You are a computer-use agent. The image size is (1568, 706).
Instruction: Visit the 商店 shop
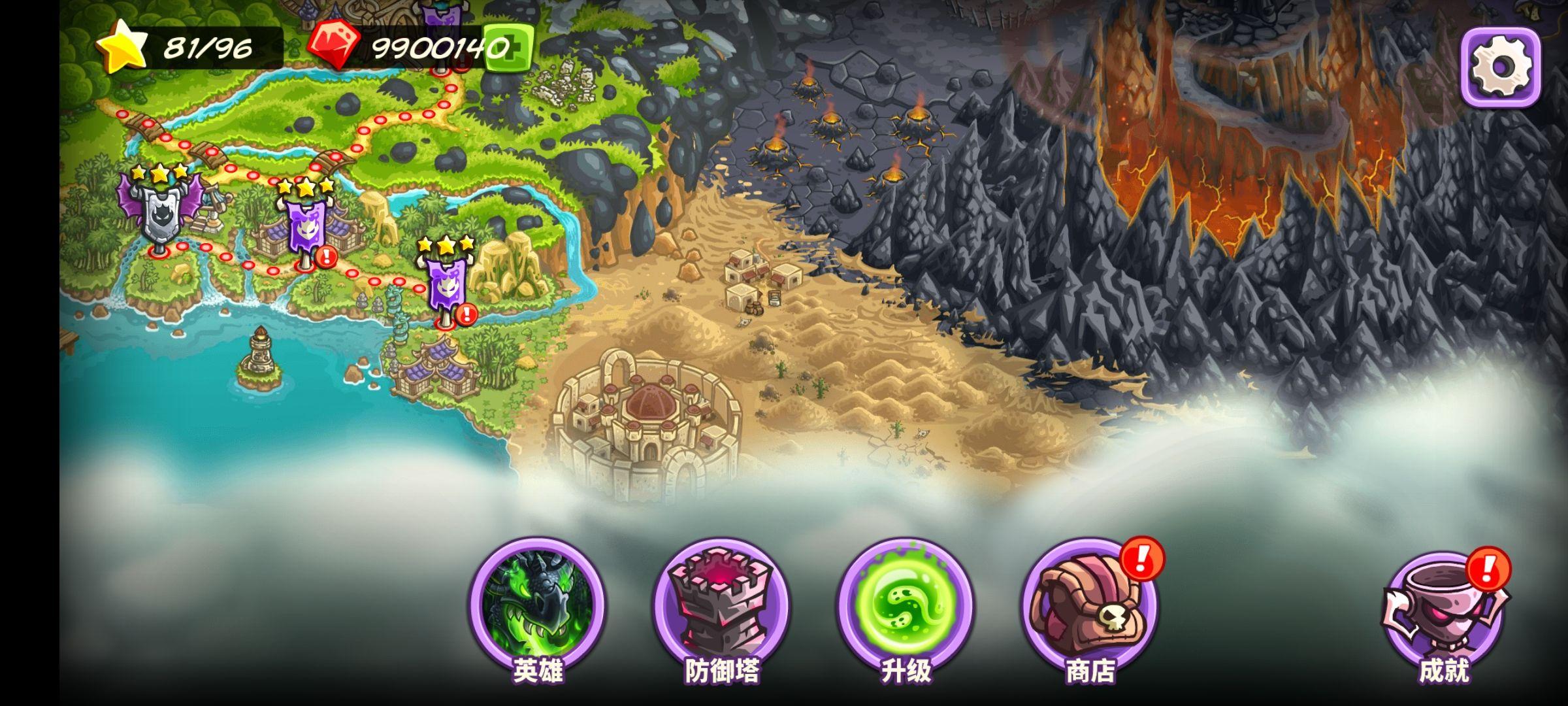1089,606
